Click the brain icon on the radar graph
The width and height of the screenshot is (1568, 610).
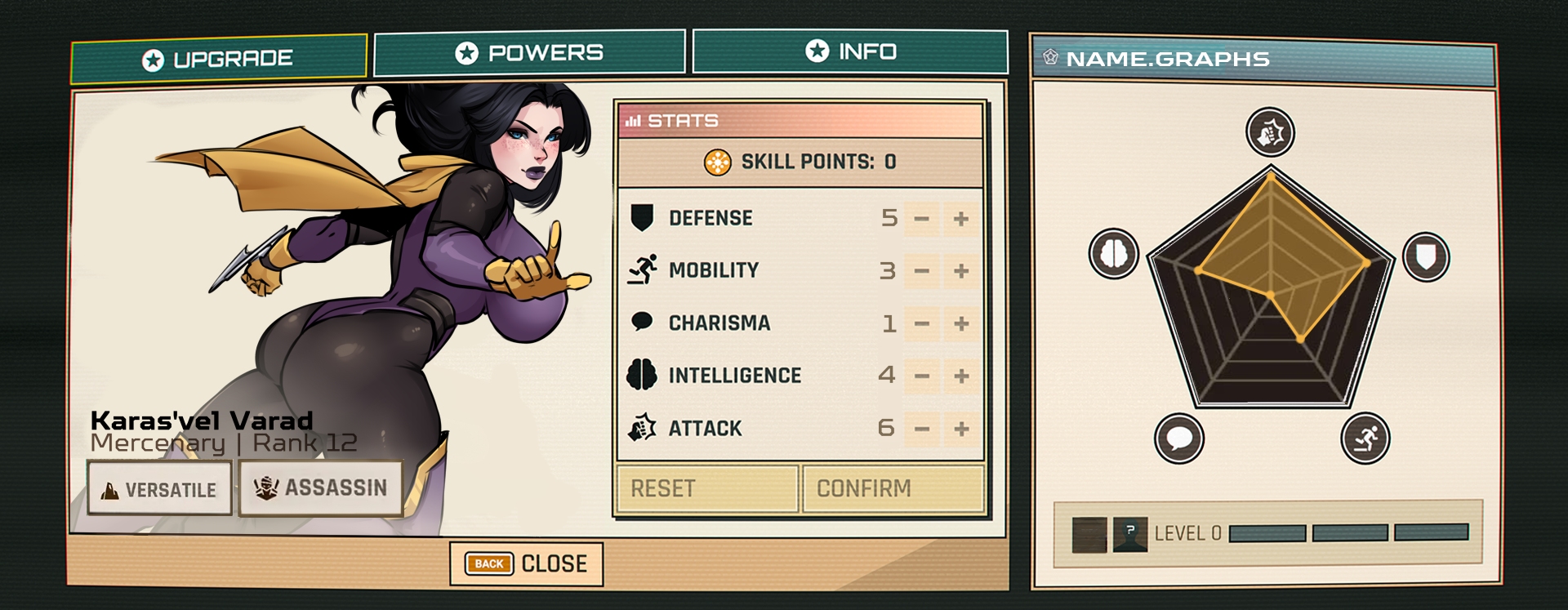[x=1114, y=253]
